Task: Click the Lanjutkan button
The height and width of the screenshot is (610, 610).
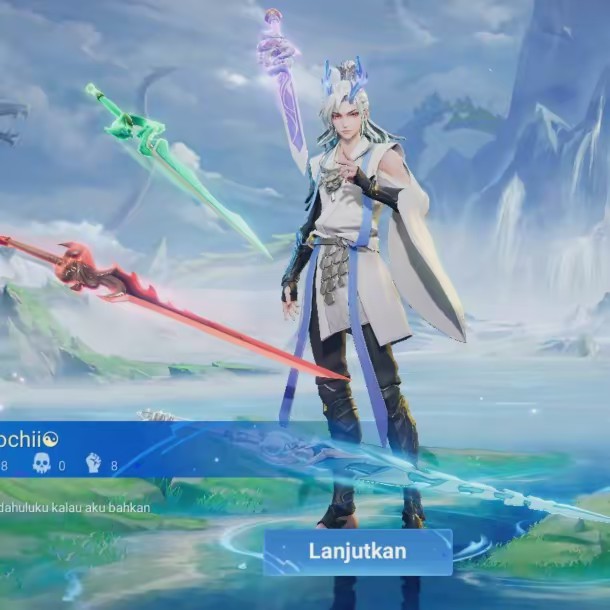Action: [357, 551]
